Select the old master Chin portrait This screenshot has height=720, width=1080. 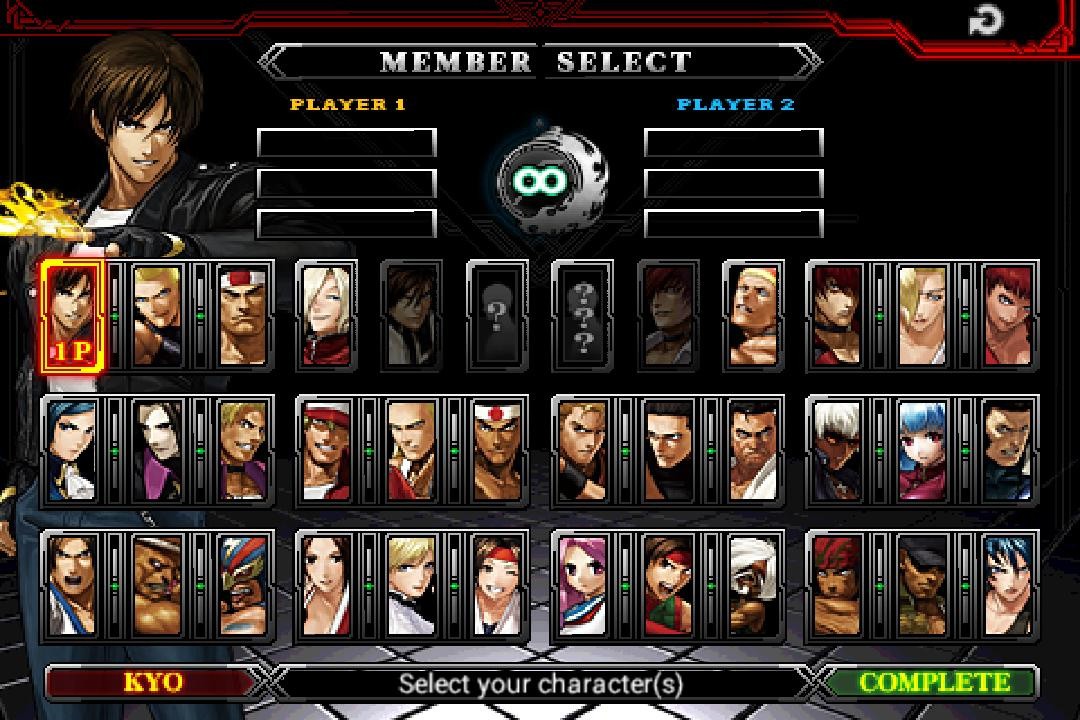[x=752, y=586]
